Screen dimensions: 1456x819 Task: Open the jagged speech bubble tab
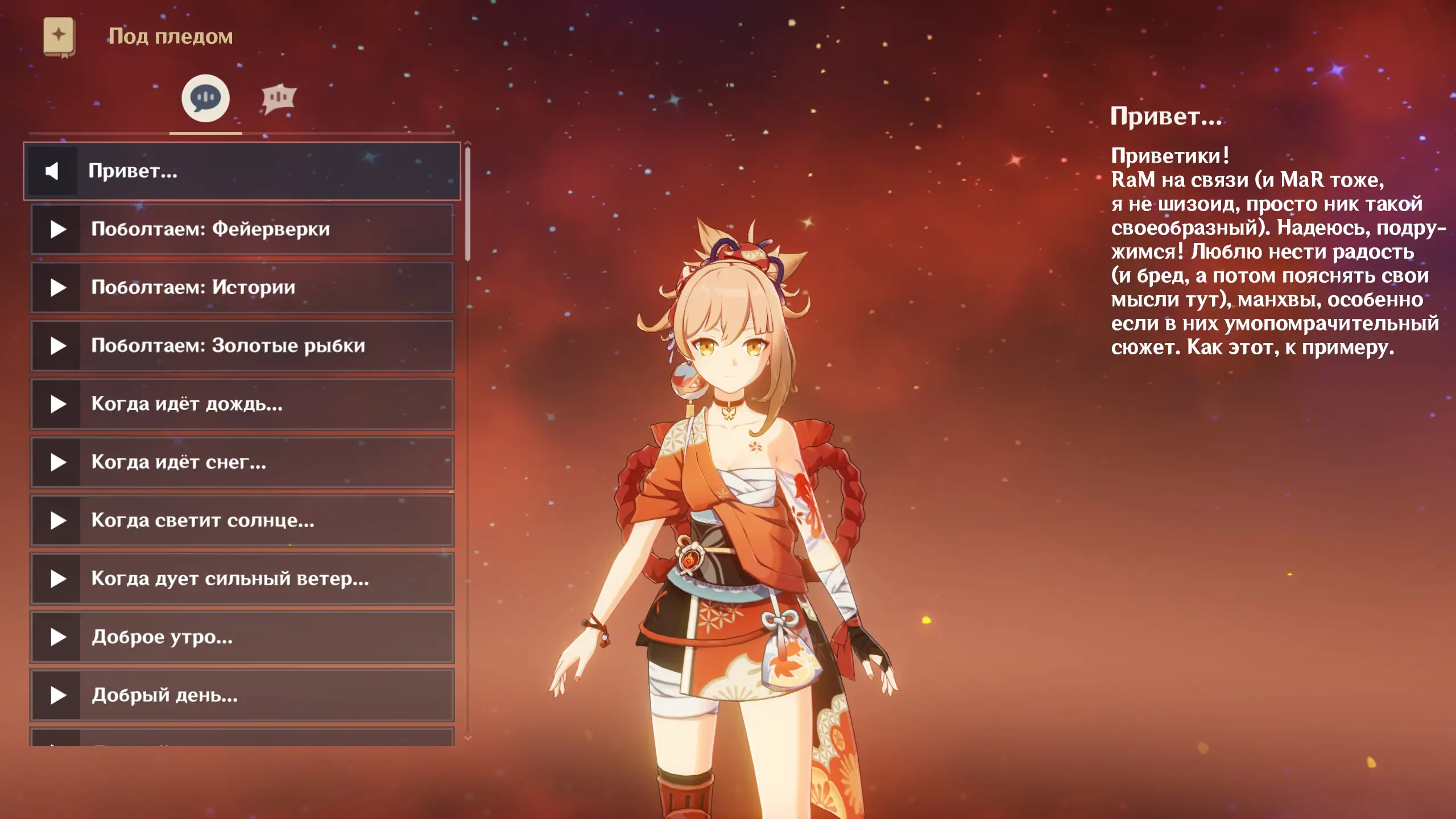(279, 98)
